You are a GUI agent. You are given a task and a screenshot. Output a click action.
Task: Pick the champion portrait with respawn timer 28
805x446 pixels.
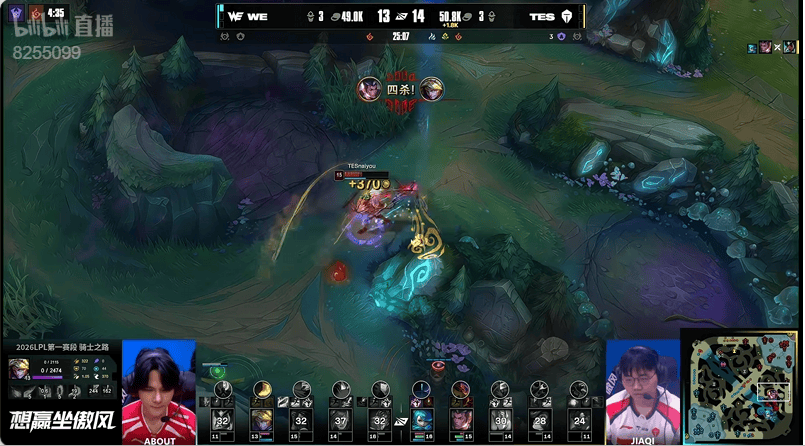540,421
